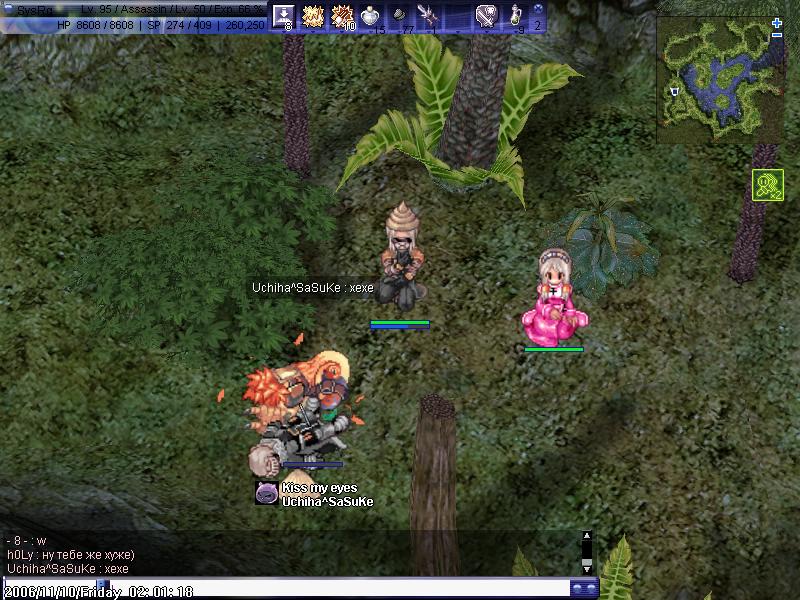Screen dimensions: 800x600
Task: Zoom in the minimap with plus button
Action: click(777, 22)
